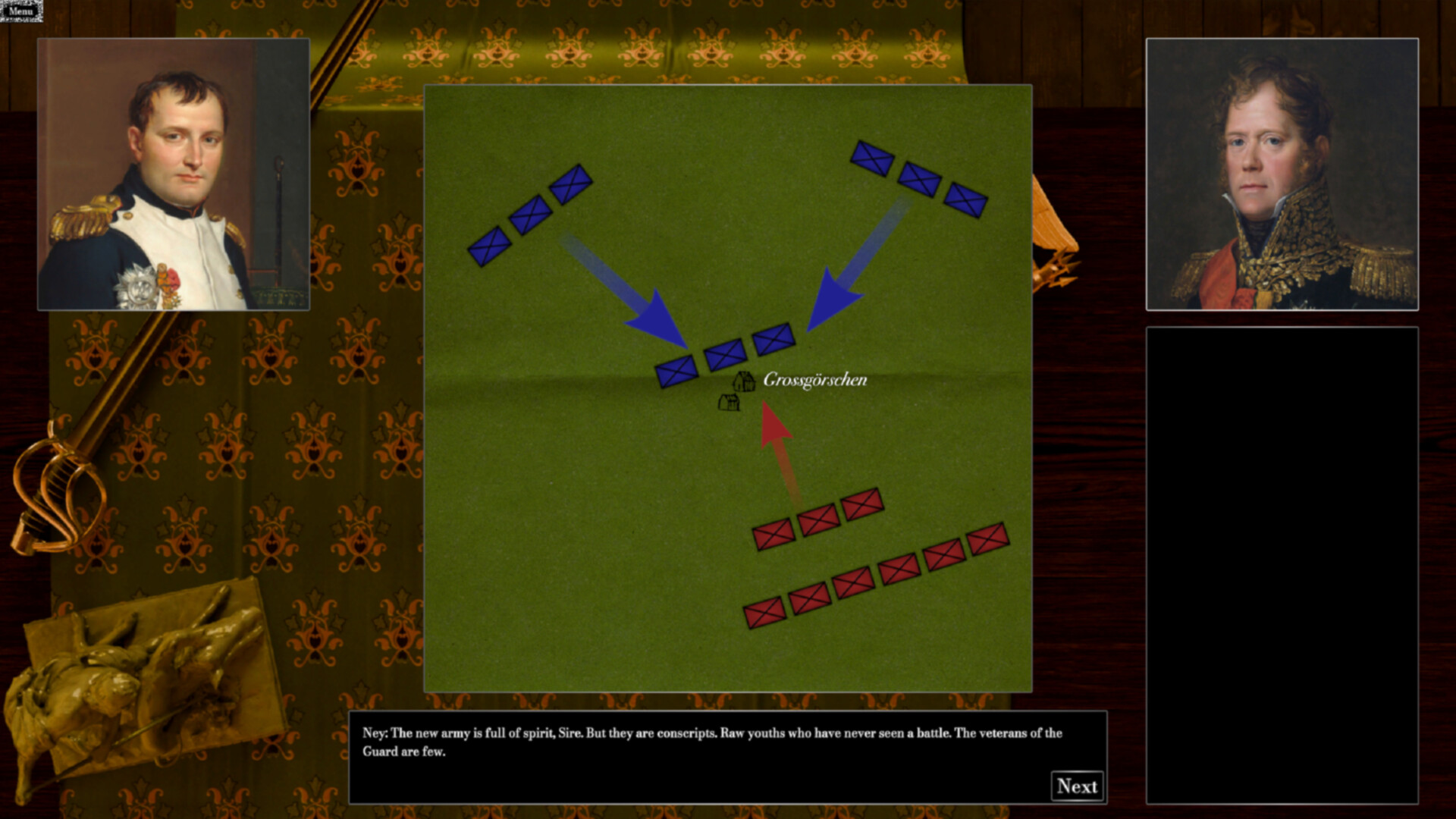Select the rightmost blue unit counter in the northeast
The width and height of the screenshot is (1456, 819).
click(x=968, y=202)
